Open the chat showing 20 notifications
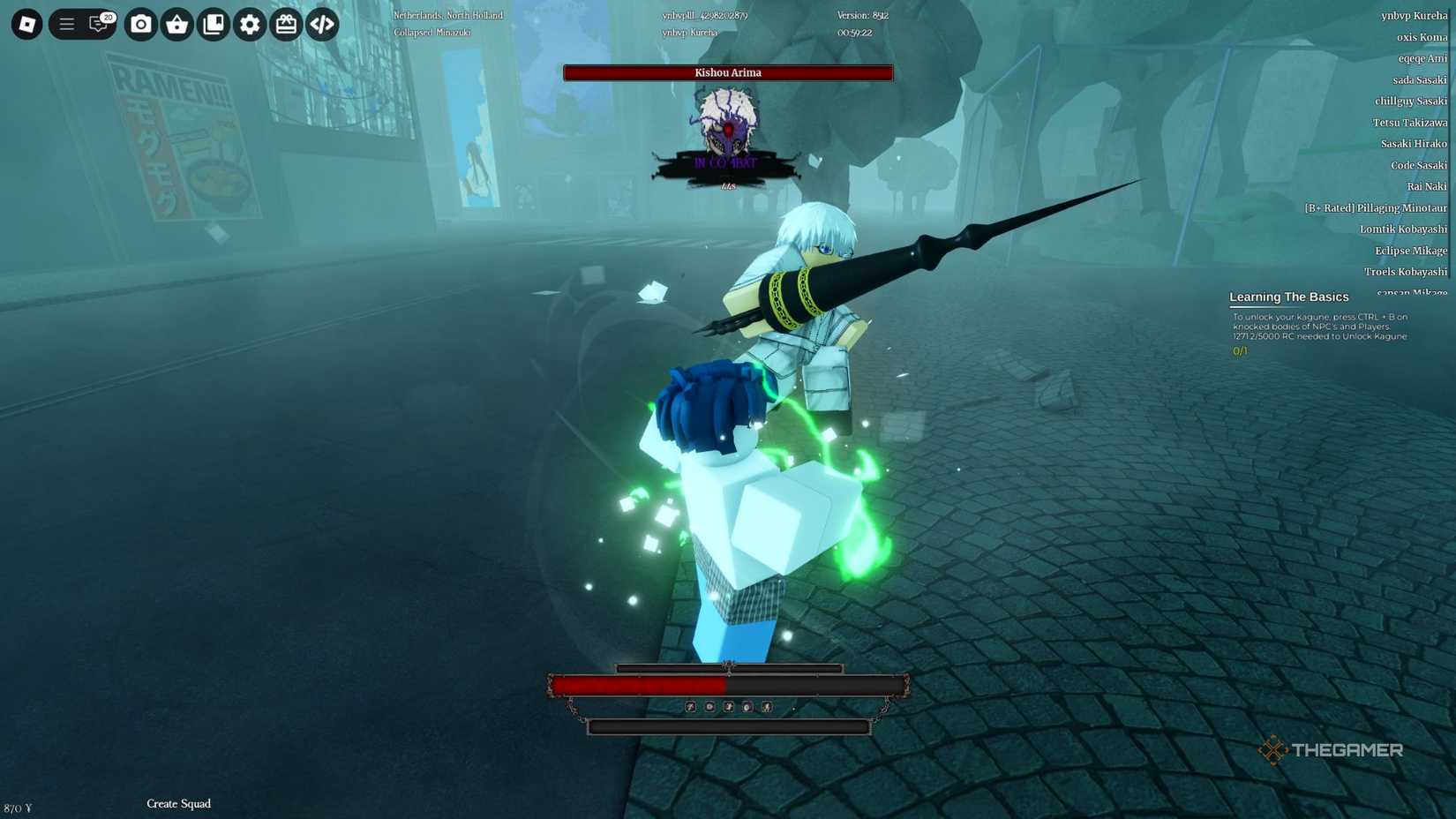 coord(97,25)
